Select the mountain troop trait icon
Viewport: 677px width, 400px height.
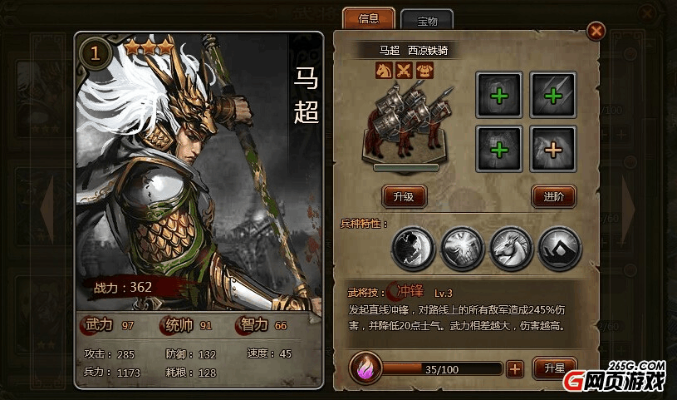click(559, 247)
